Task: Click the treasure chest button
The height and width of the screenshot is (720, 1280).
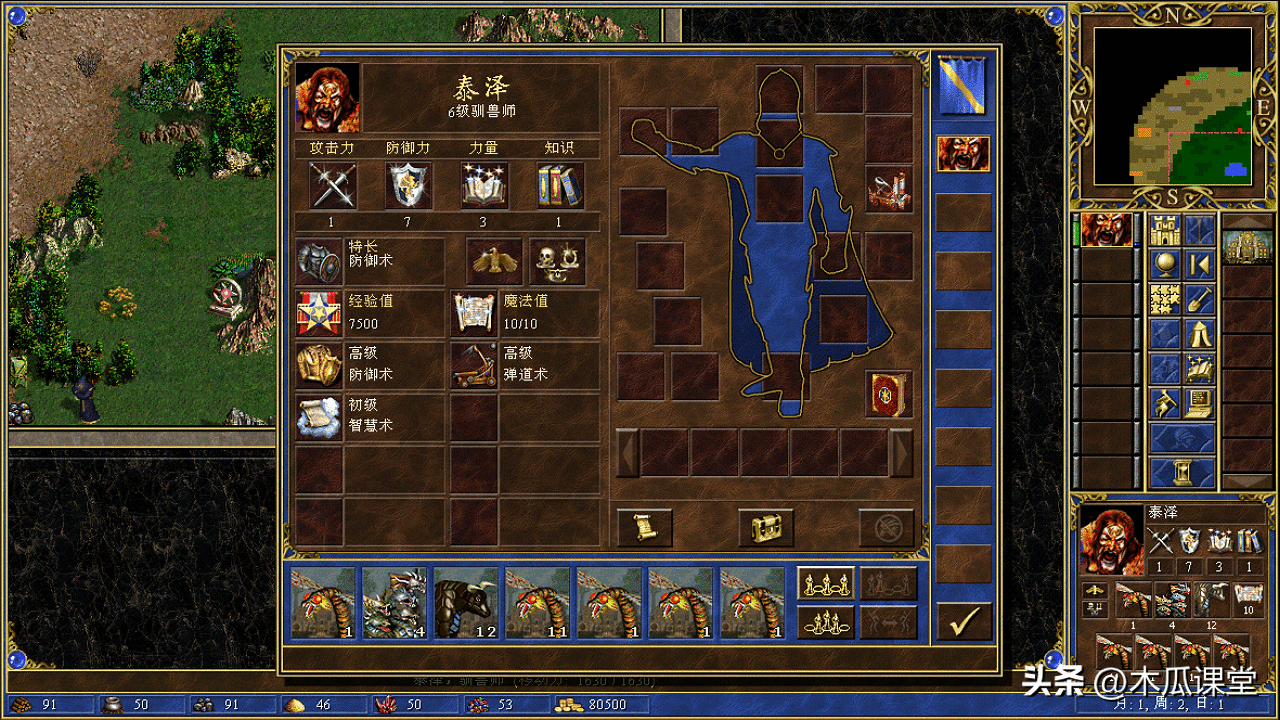Action: tap(766, 527)
